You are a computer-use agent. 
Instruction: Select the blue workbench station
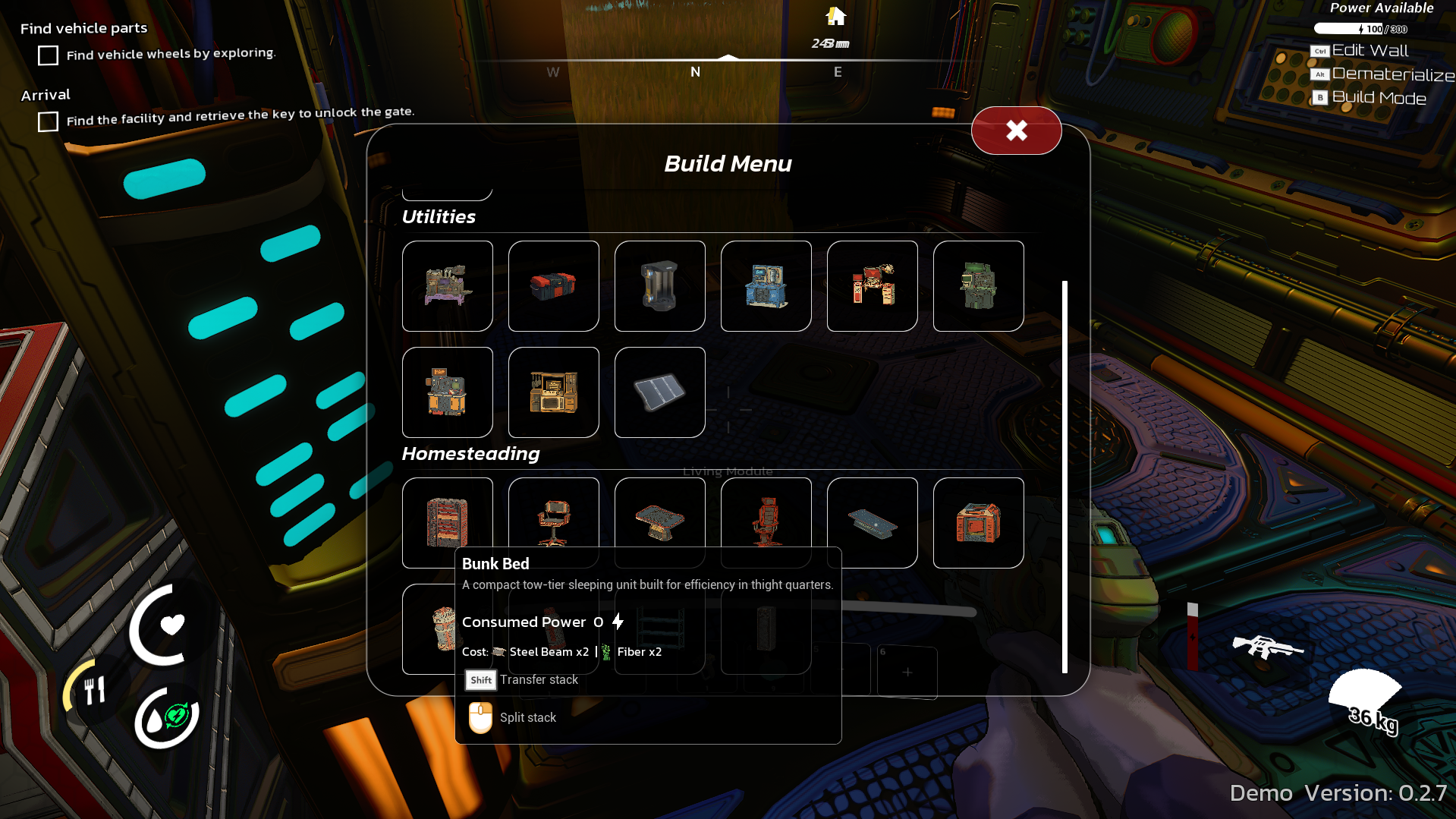[x=766, y=286]
